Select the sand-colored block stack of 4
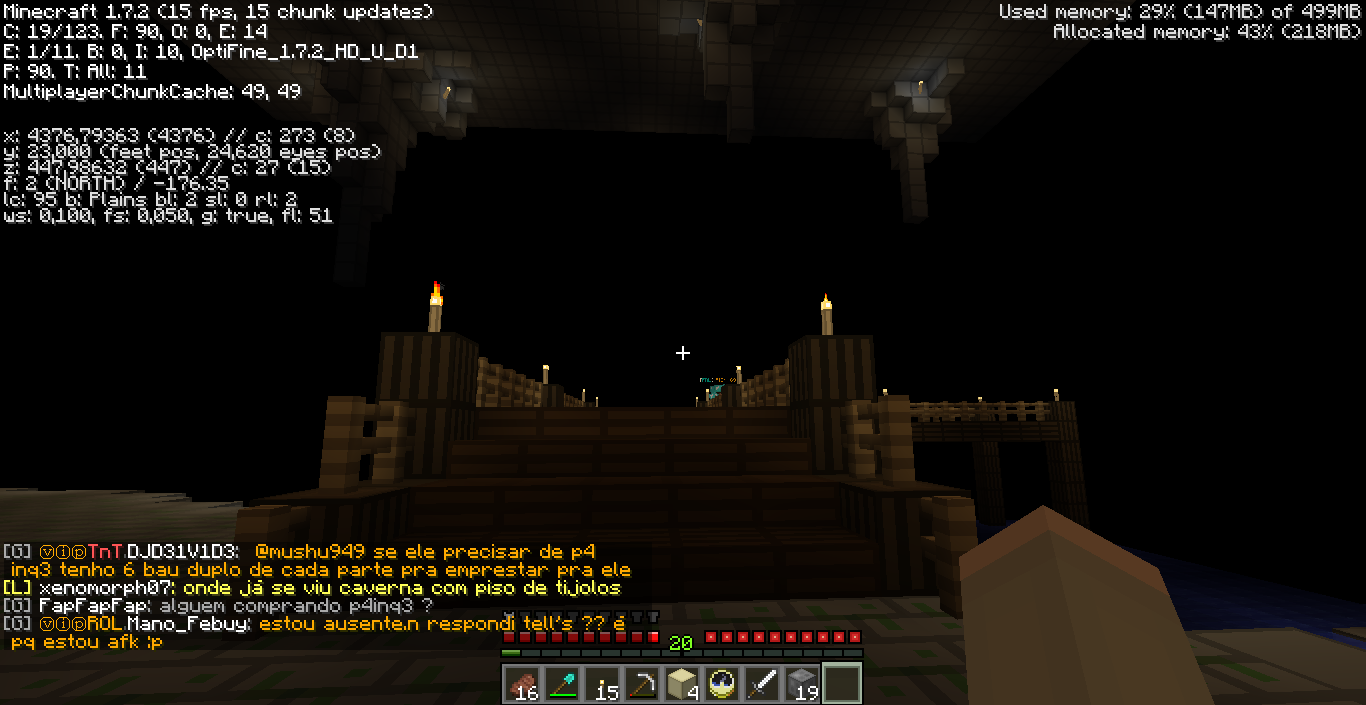The height and width of the screenshot is (705, 1366). [x=681, y=684]
